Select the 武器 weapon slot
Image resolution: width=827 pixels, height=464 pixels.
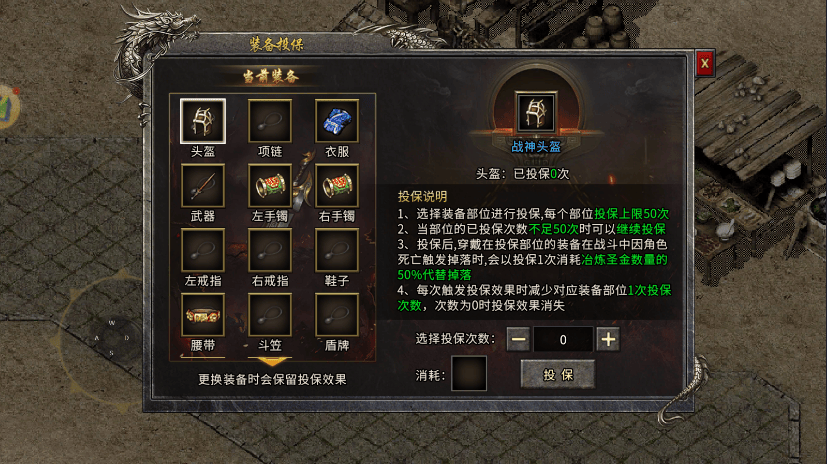coord(202,185)
